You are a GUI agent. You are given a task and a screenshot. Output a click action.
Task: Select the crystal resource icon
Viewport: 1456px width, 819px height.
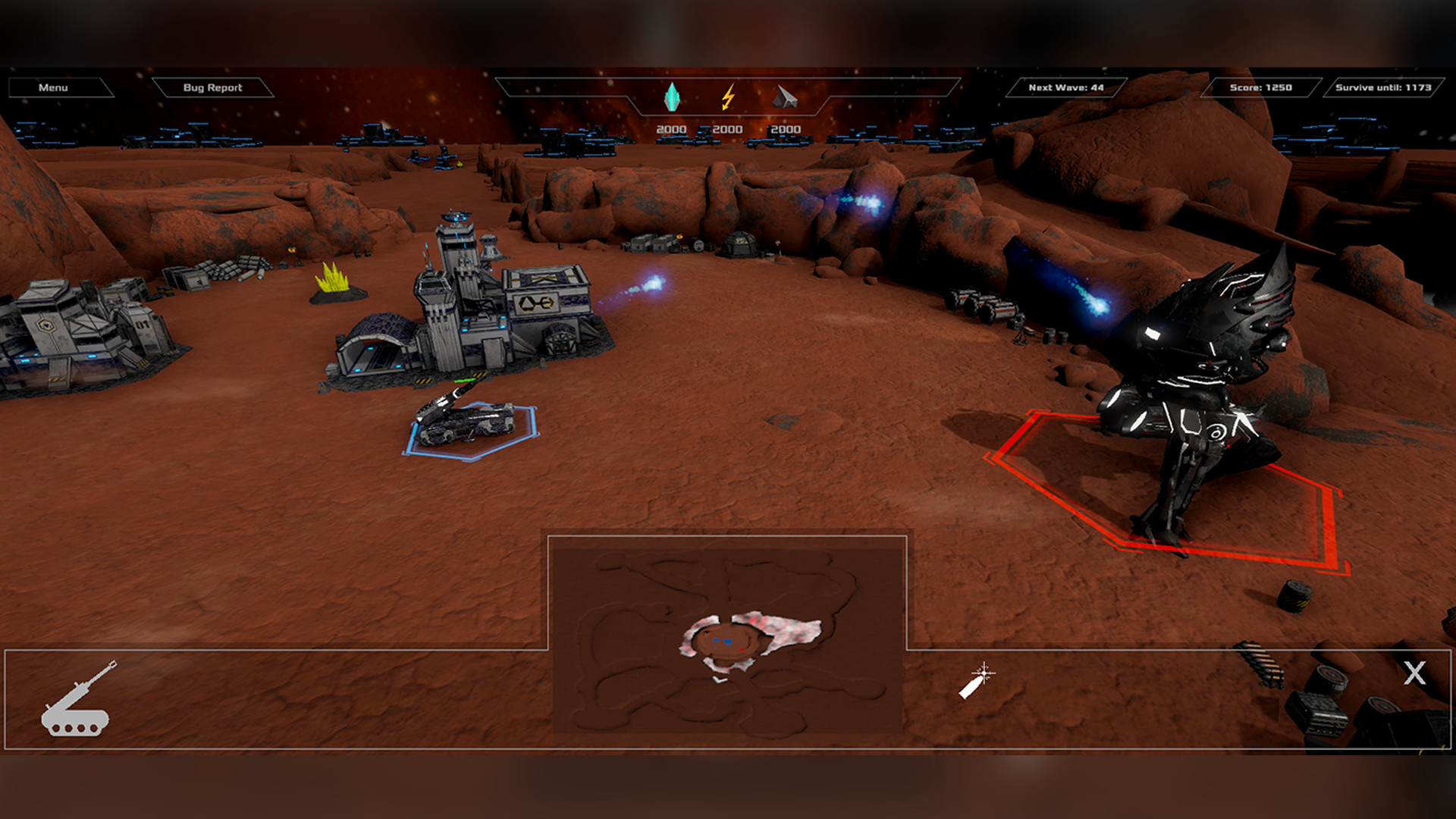coord(673,96)
